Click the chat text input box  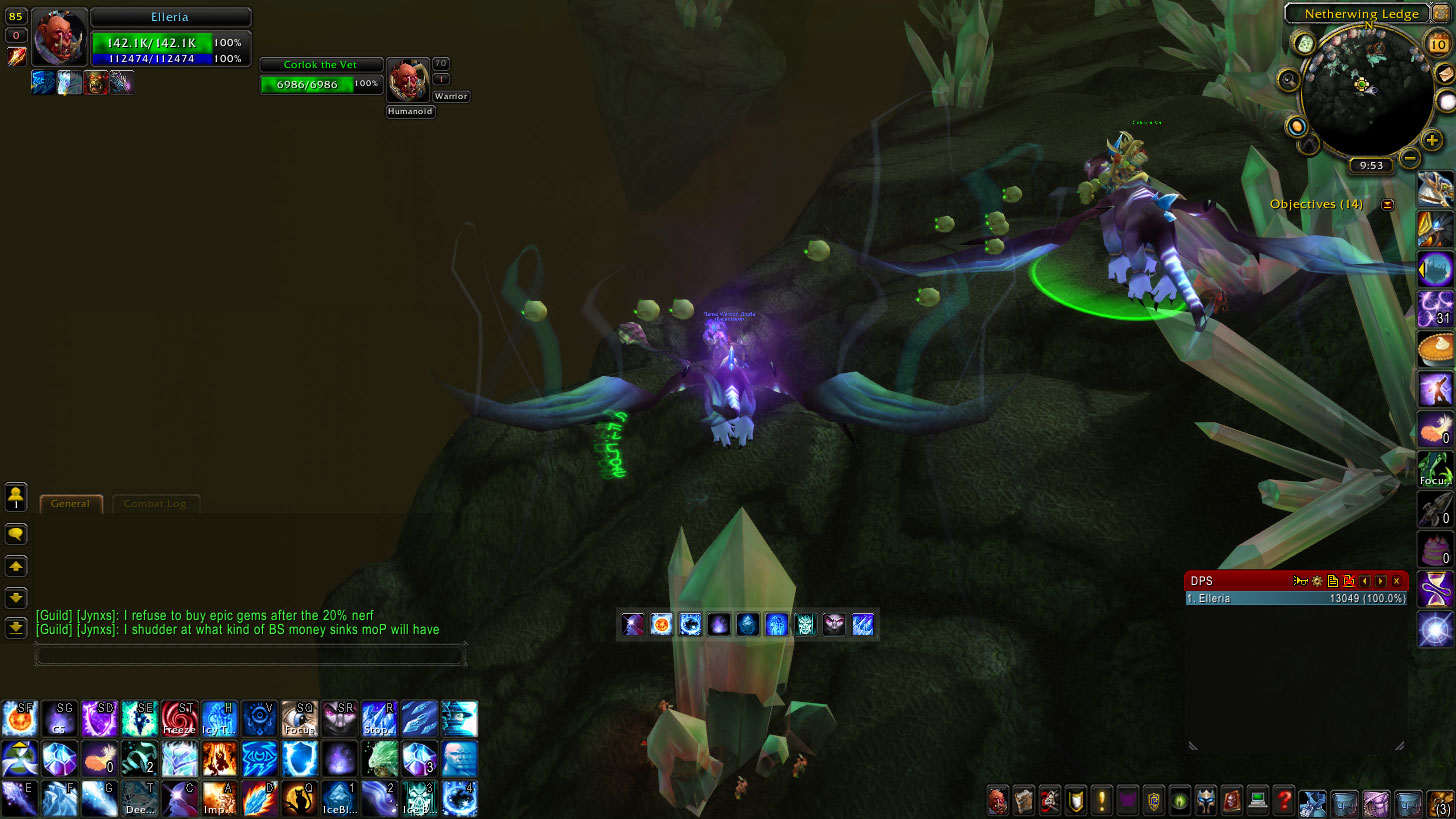pyautogui.click(x=250, y=656)
